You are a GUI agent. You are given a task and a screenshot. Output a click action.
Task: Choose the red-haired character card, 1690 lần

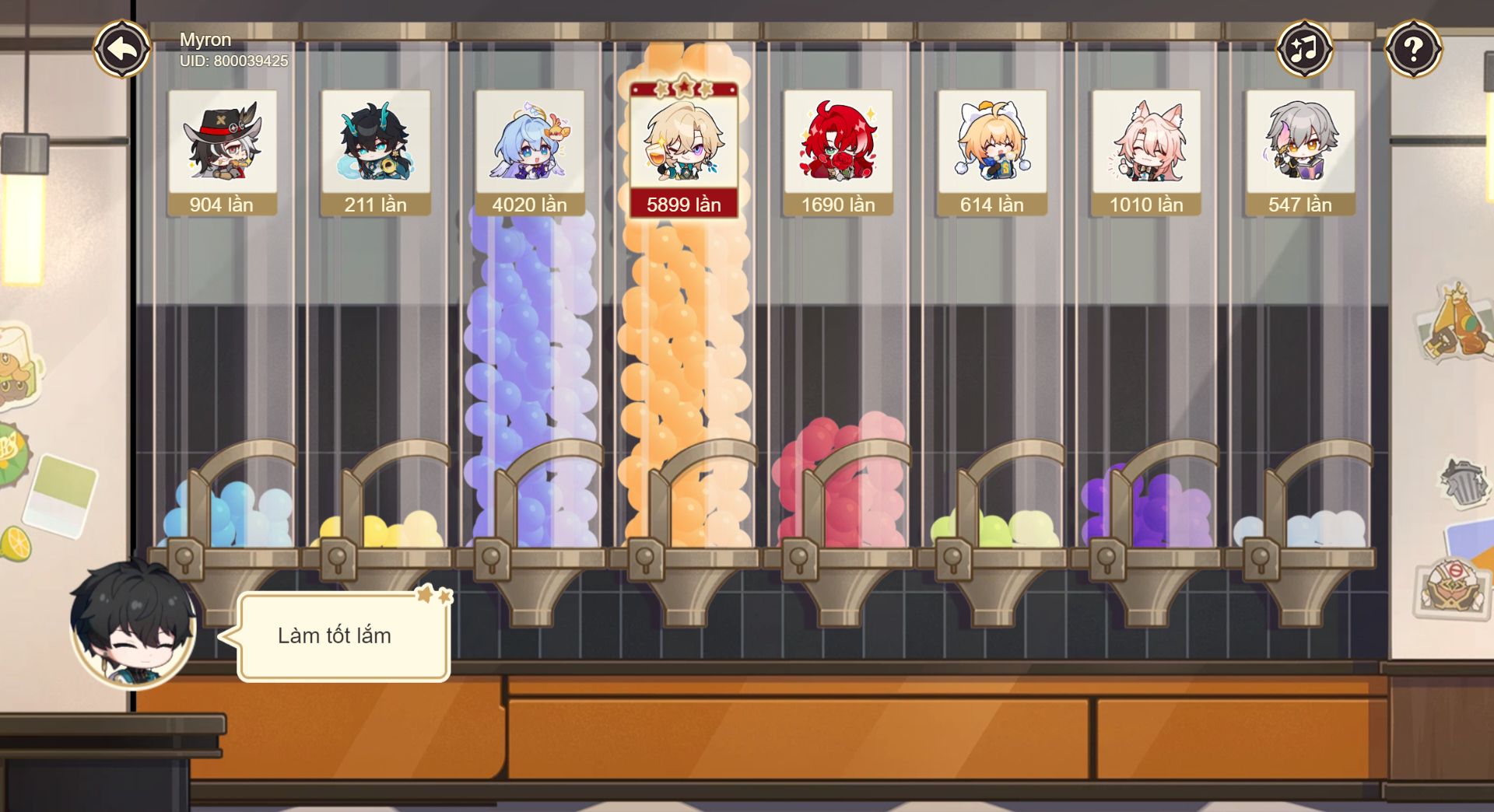click(838, 152)
